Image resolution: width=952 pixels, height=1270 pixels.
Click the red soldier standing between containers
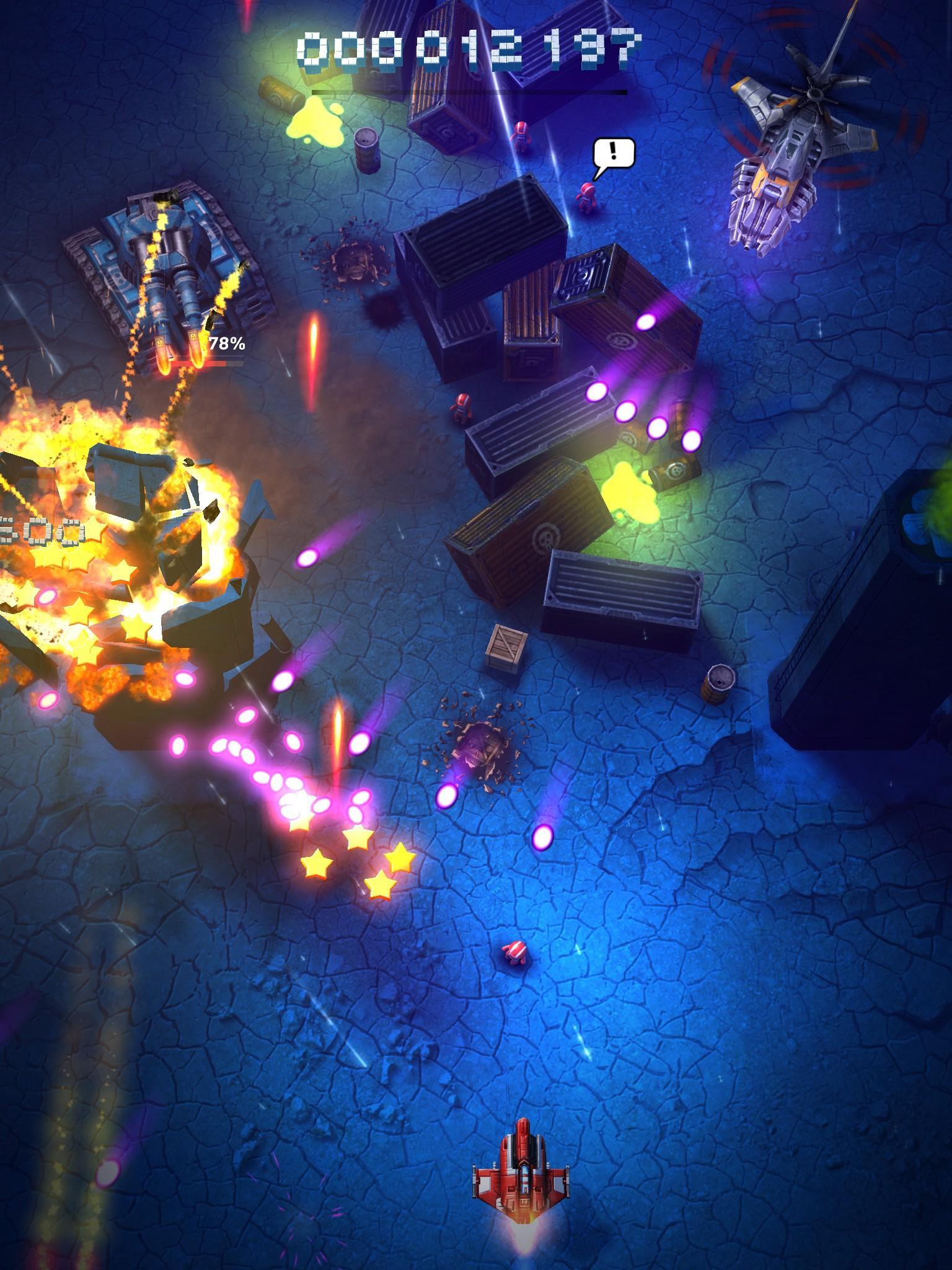click(x=462, y=409)
